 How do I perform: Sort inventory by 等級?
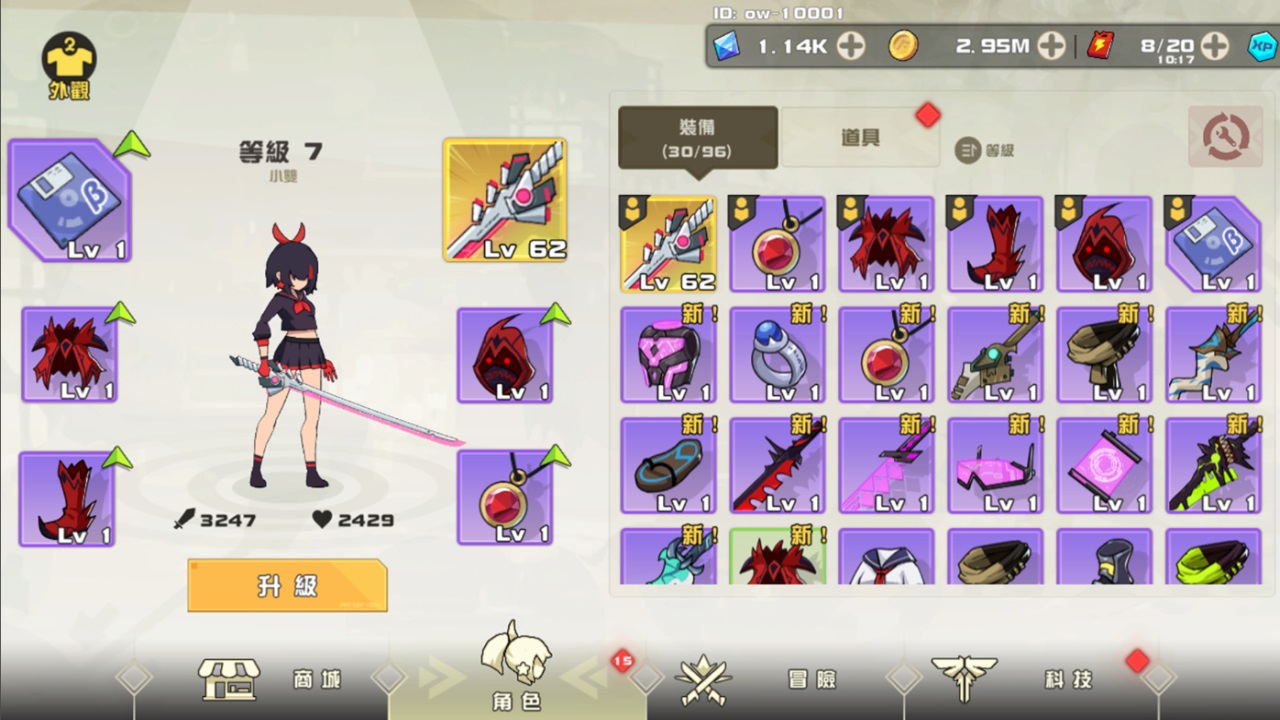pos(986,150)
